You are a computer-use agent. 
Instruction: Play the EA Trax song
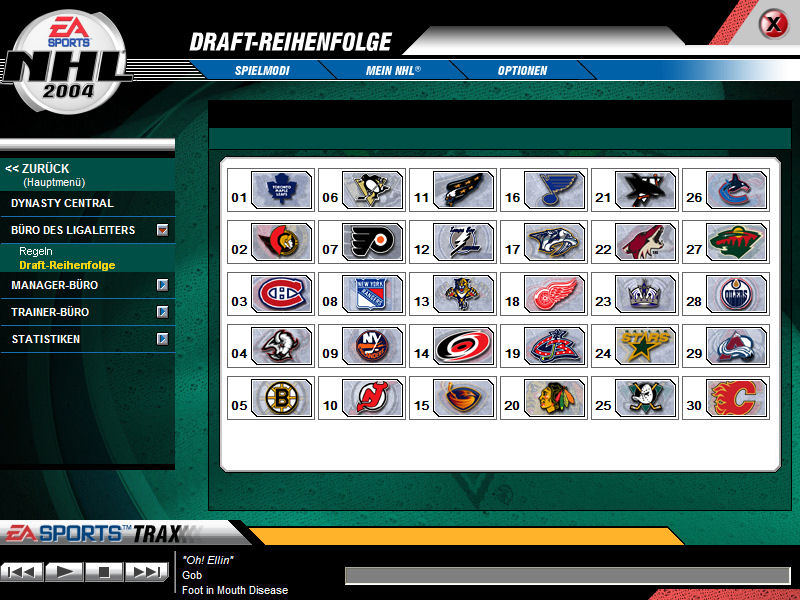tap(64, 572)
